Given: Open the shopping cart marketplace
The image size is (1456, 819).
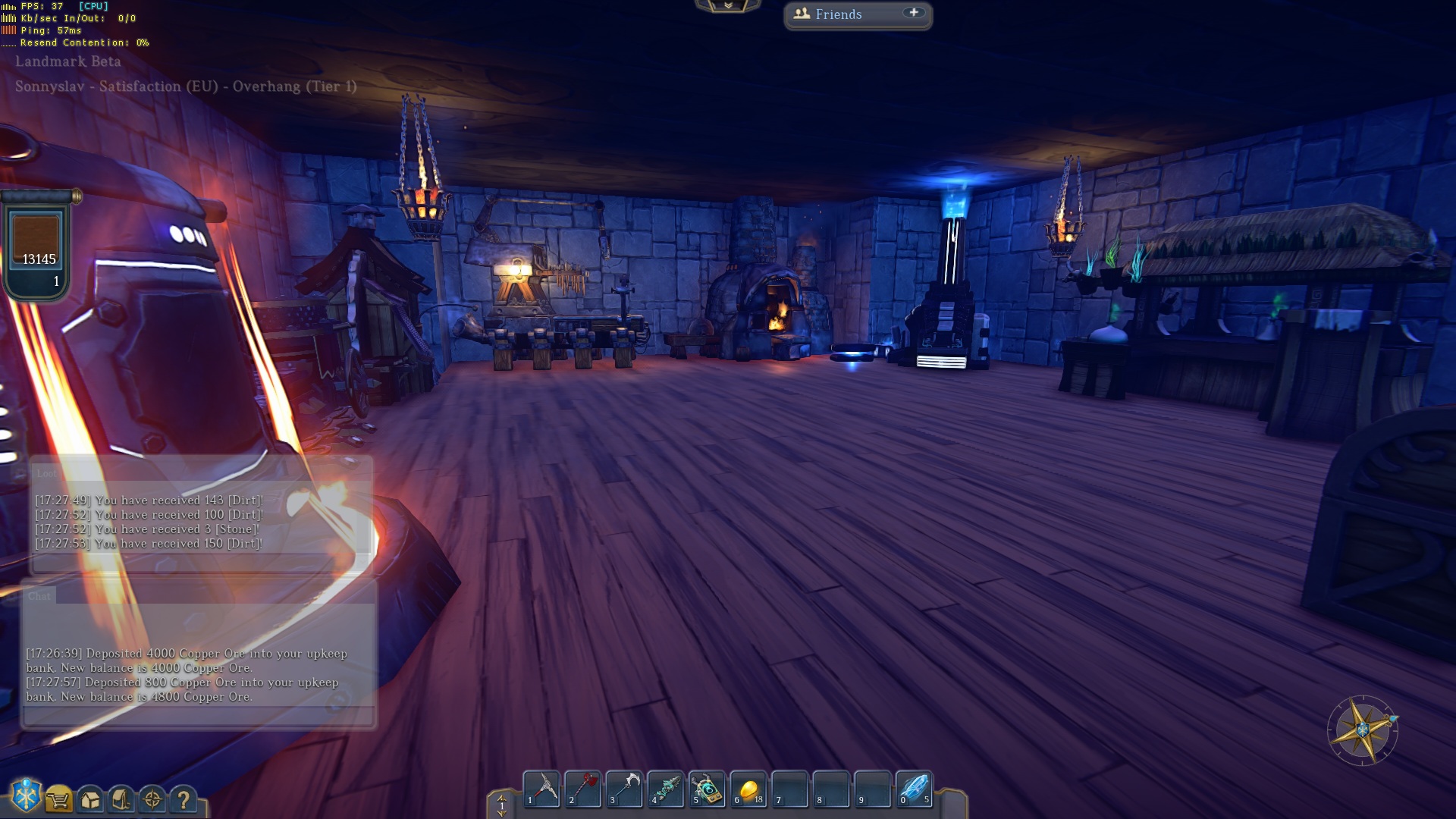Looking at the screenshot, I should (x=58, y=799).
